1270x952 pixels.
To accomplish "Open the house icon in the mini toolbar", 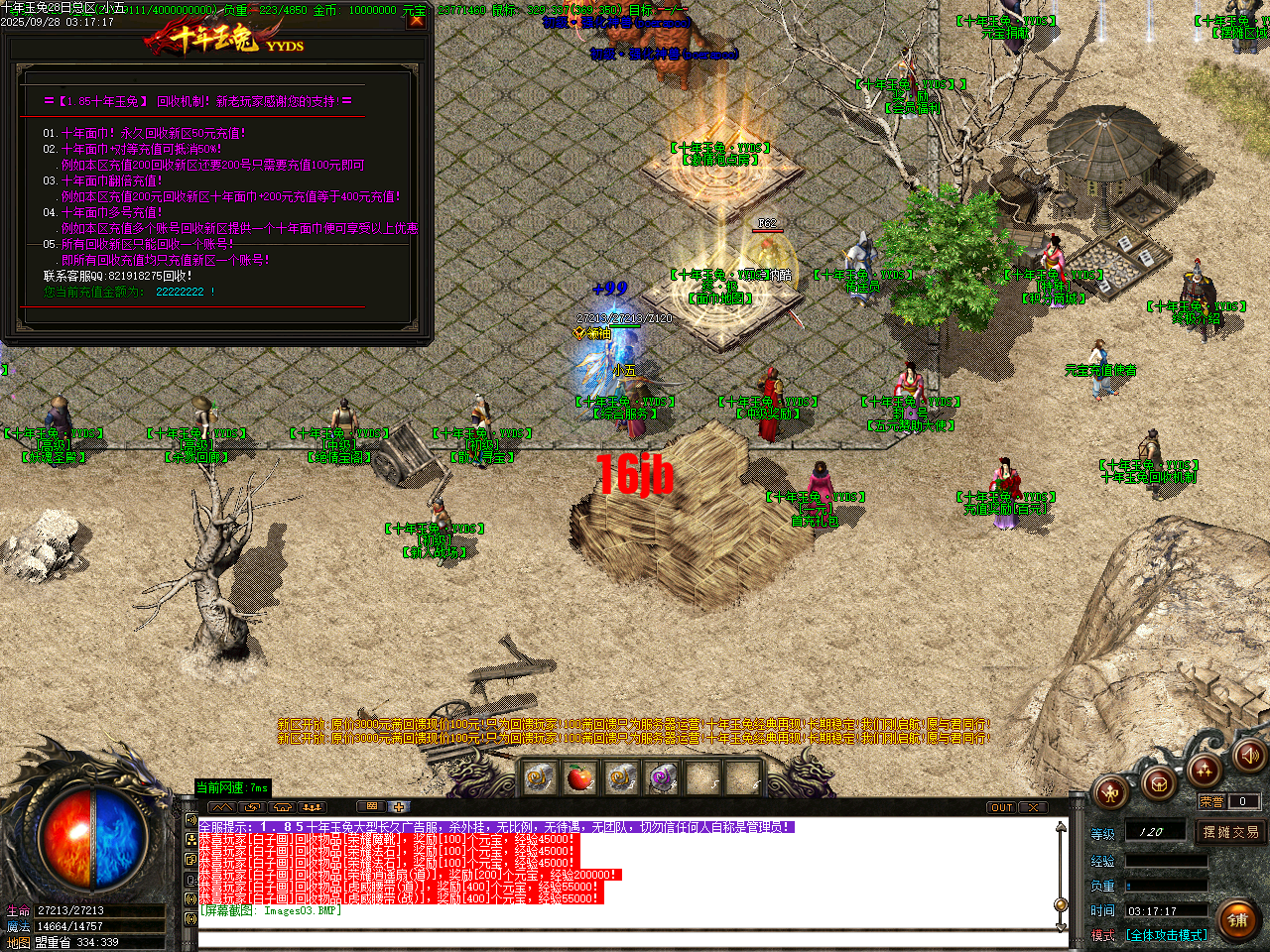I will pyautogui.click(x=282, y=808).
